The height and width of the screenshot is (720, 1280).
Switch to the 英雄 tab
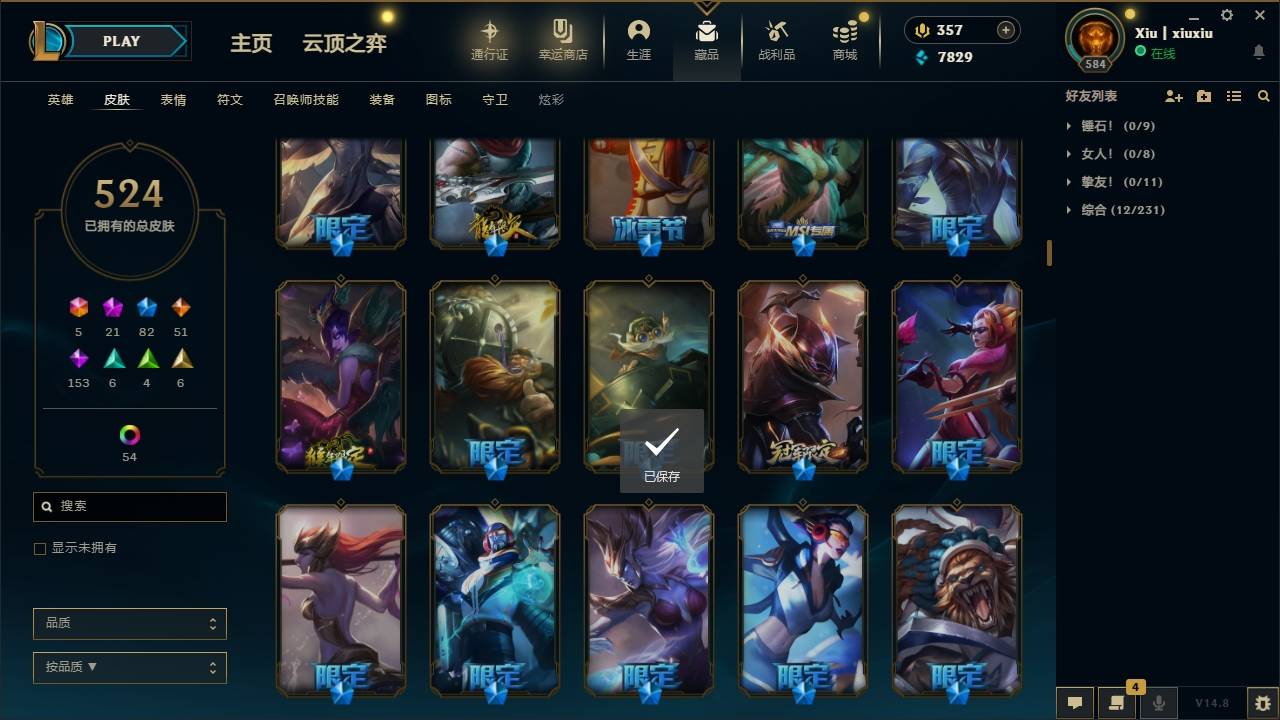(x=59, y=99)
